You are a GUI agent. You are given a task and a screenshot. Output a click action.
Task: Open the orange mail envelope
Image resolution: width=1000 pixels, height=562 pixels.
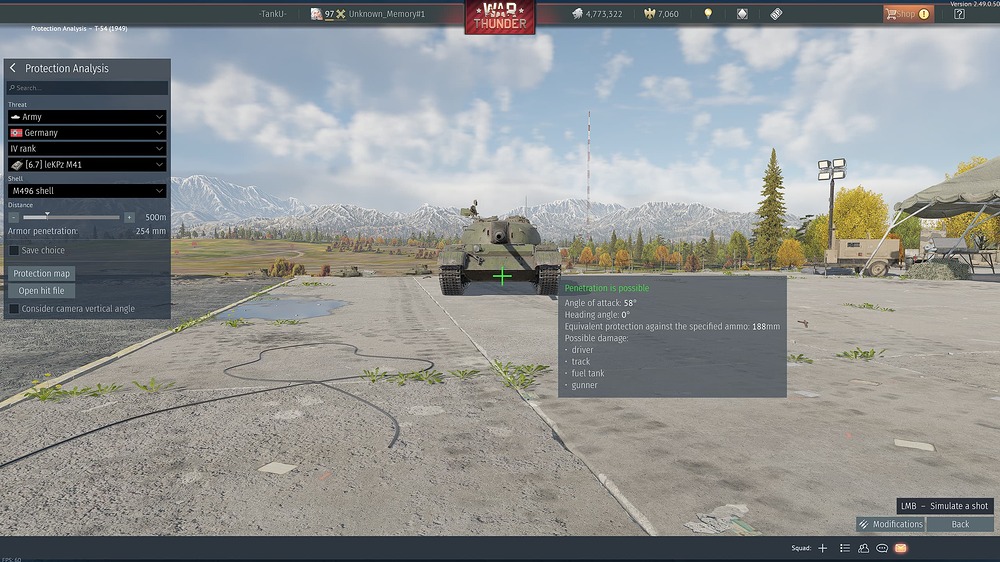tap(901, 548)
